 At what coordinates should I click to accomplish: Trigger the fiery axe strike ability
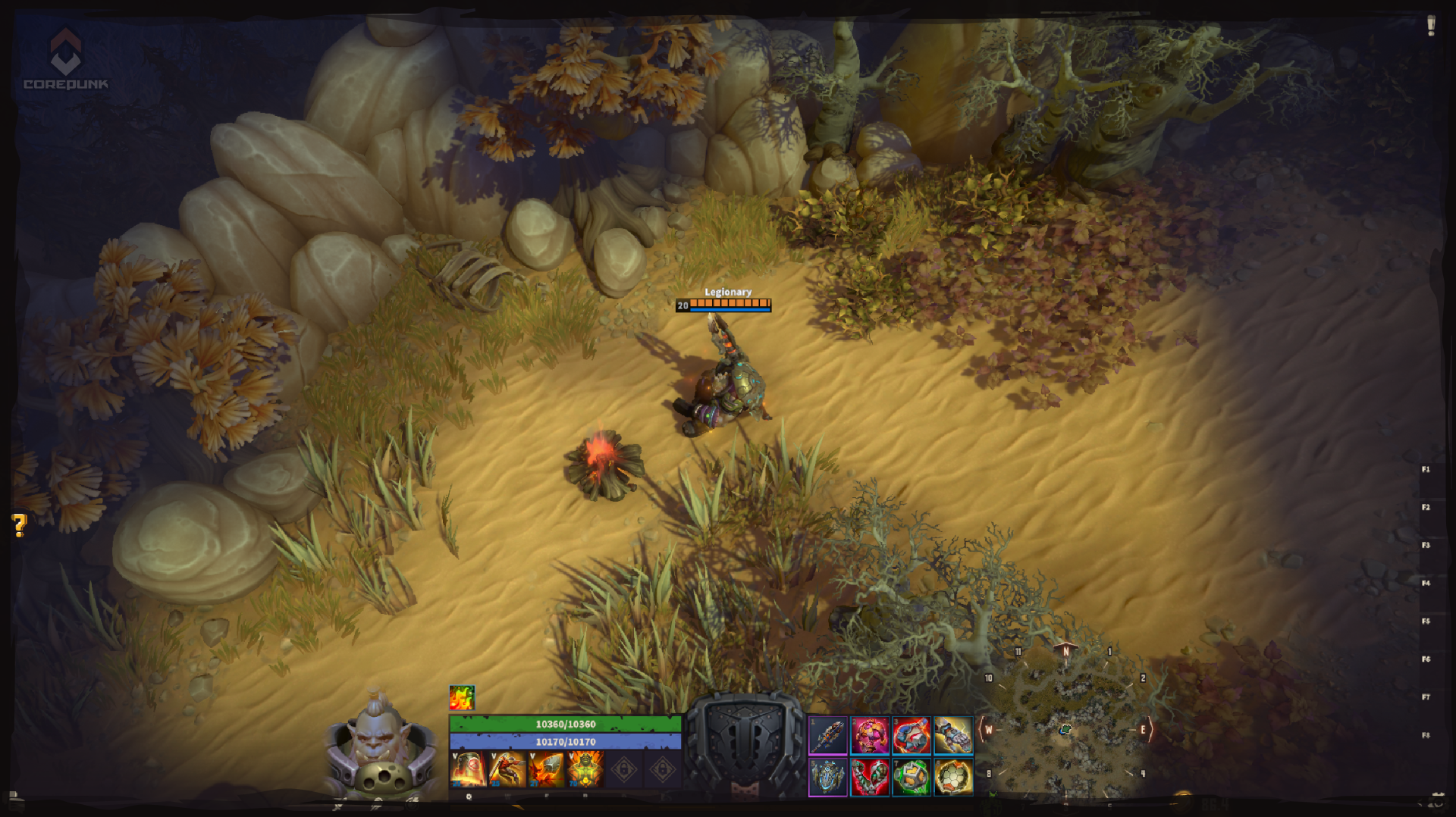coord(547,768)
